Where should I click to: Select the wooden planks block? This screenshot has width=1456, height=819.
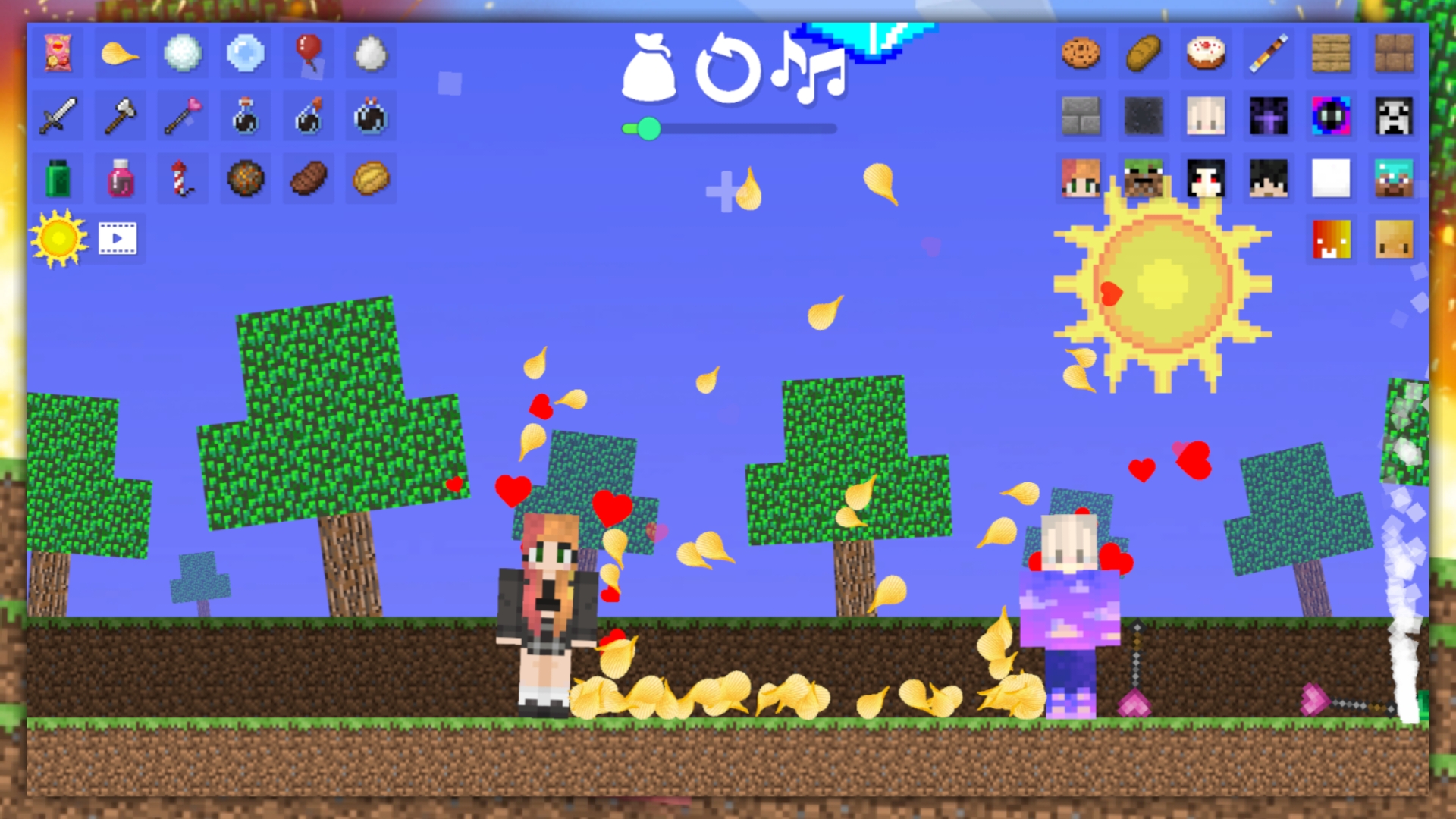(1331, 54)
